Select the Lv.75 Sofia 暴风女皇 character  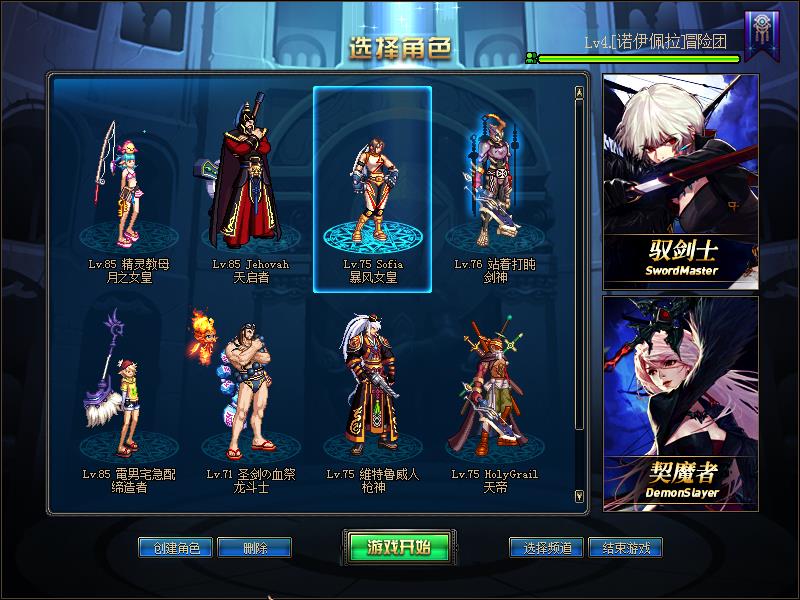372,190
